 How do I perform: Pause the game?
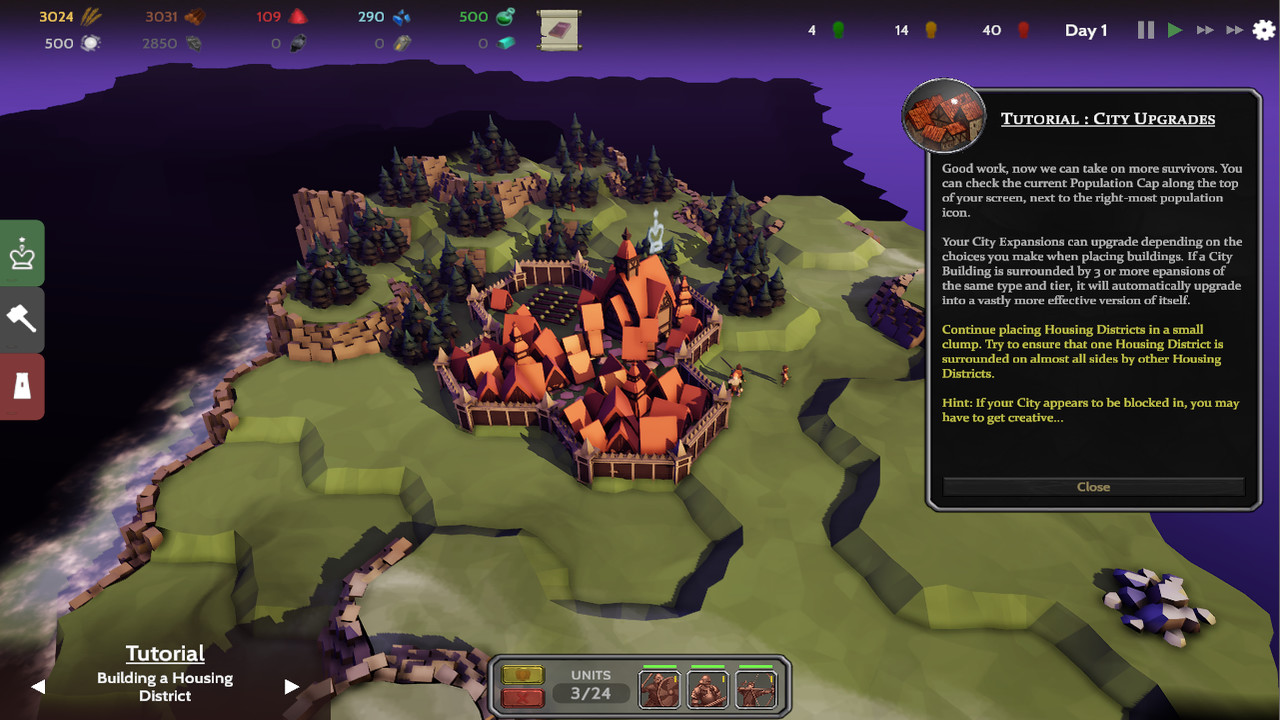tap(1146, 30)
